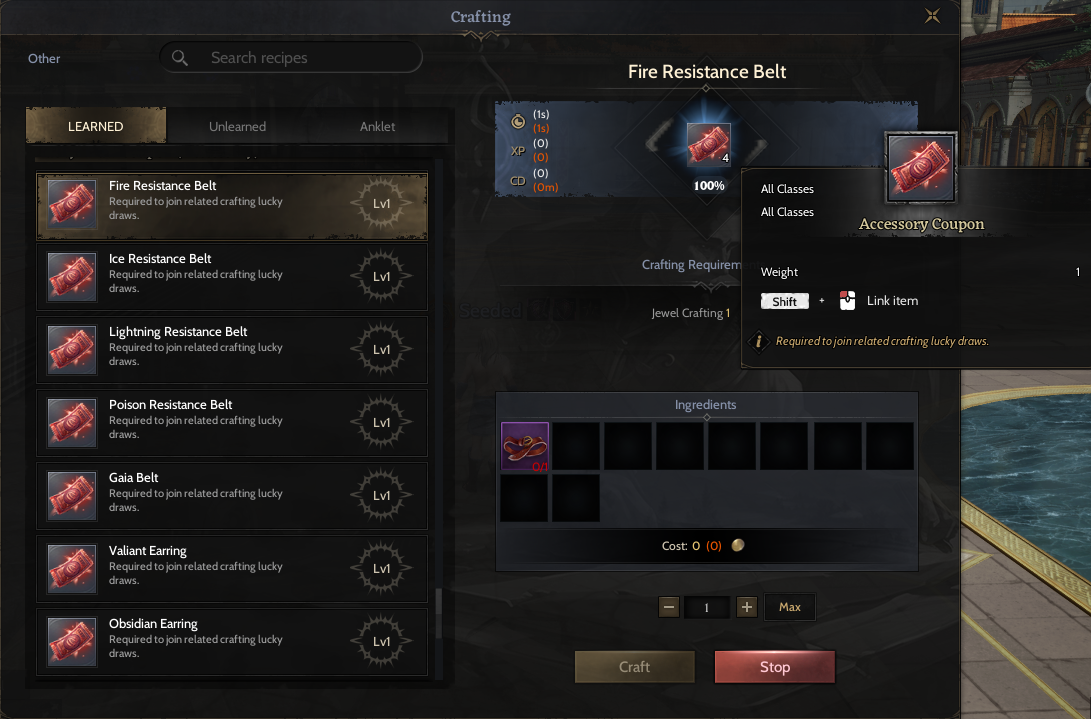The image size is (1091, 719).
Task: Close the Crafting window
Action: click(x=932, y=16)
